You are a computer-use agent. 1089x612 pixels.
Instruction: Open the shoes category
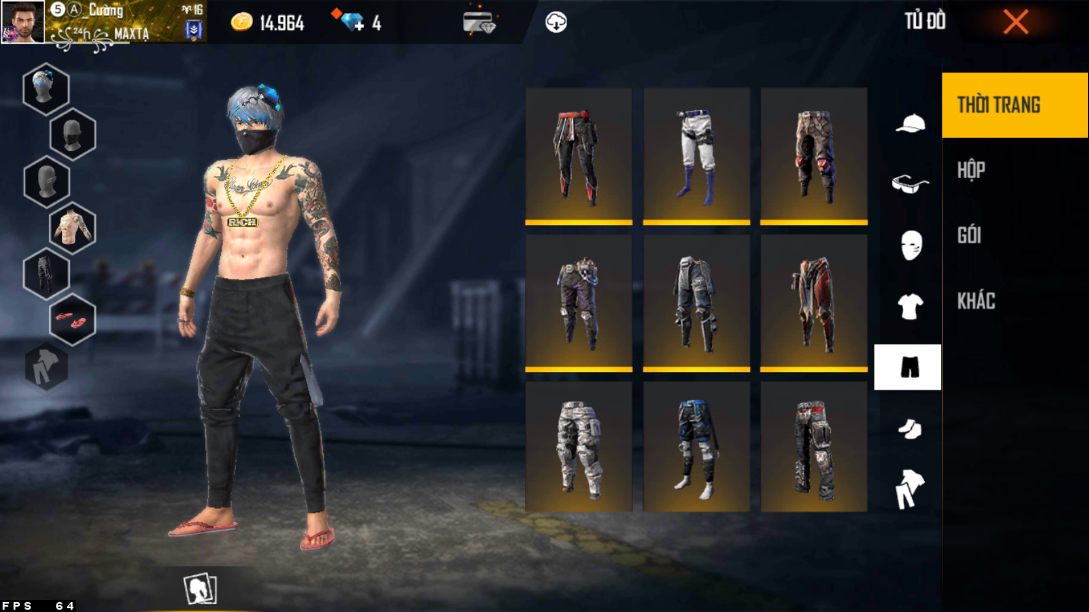tap(909, 429)
